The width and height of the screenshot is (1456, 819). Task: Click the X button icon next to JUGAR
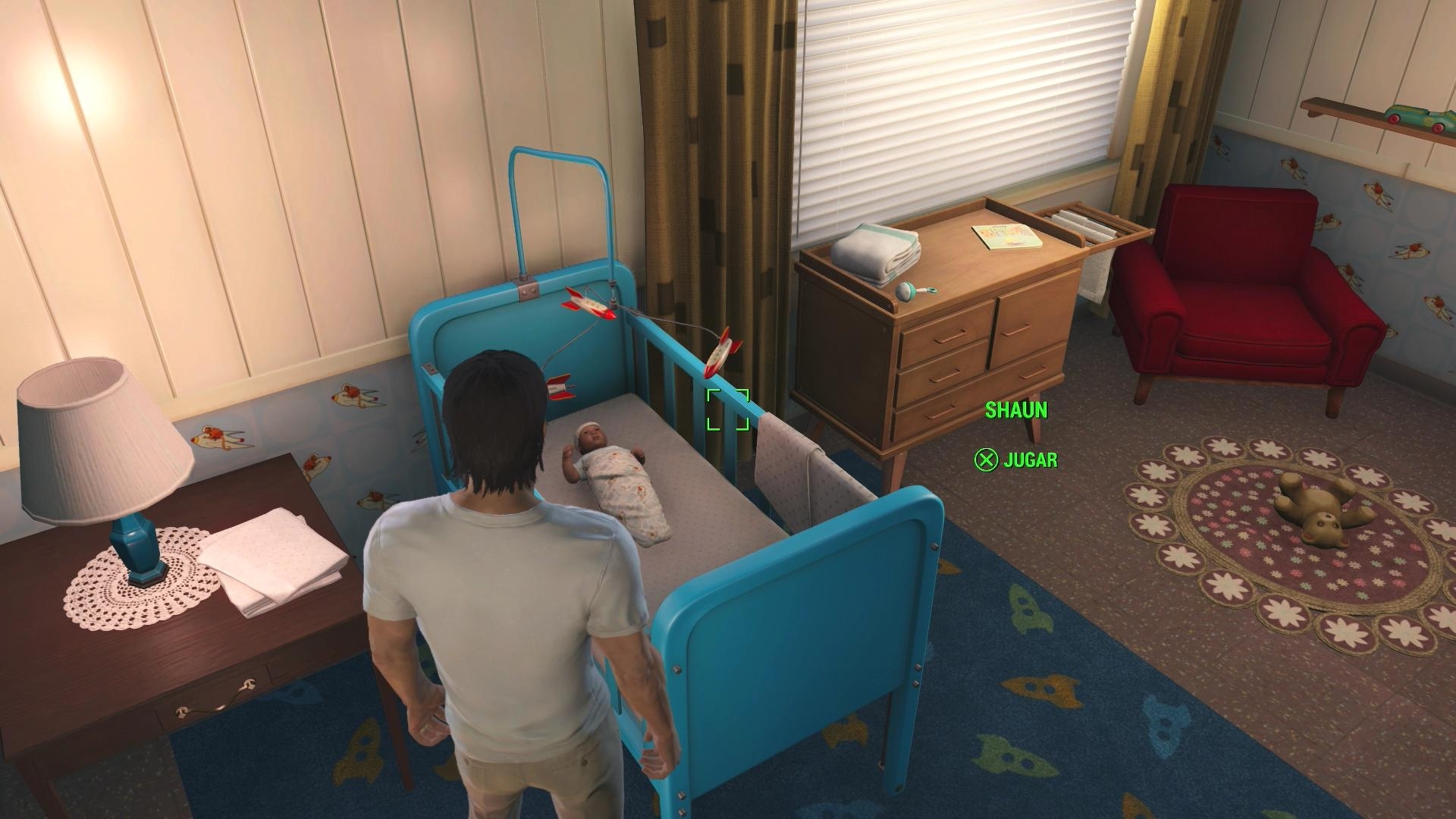pos(985,458)
